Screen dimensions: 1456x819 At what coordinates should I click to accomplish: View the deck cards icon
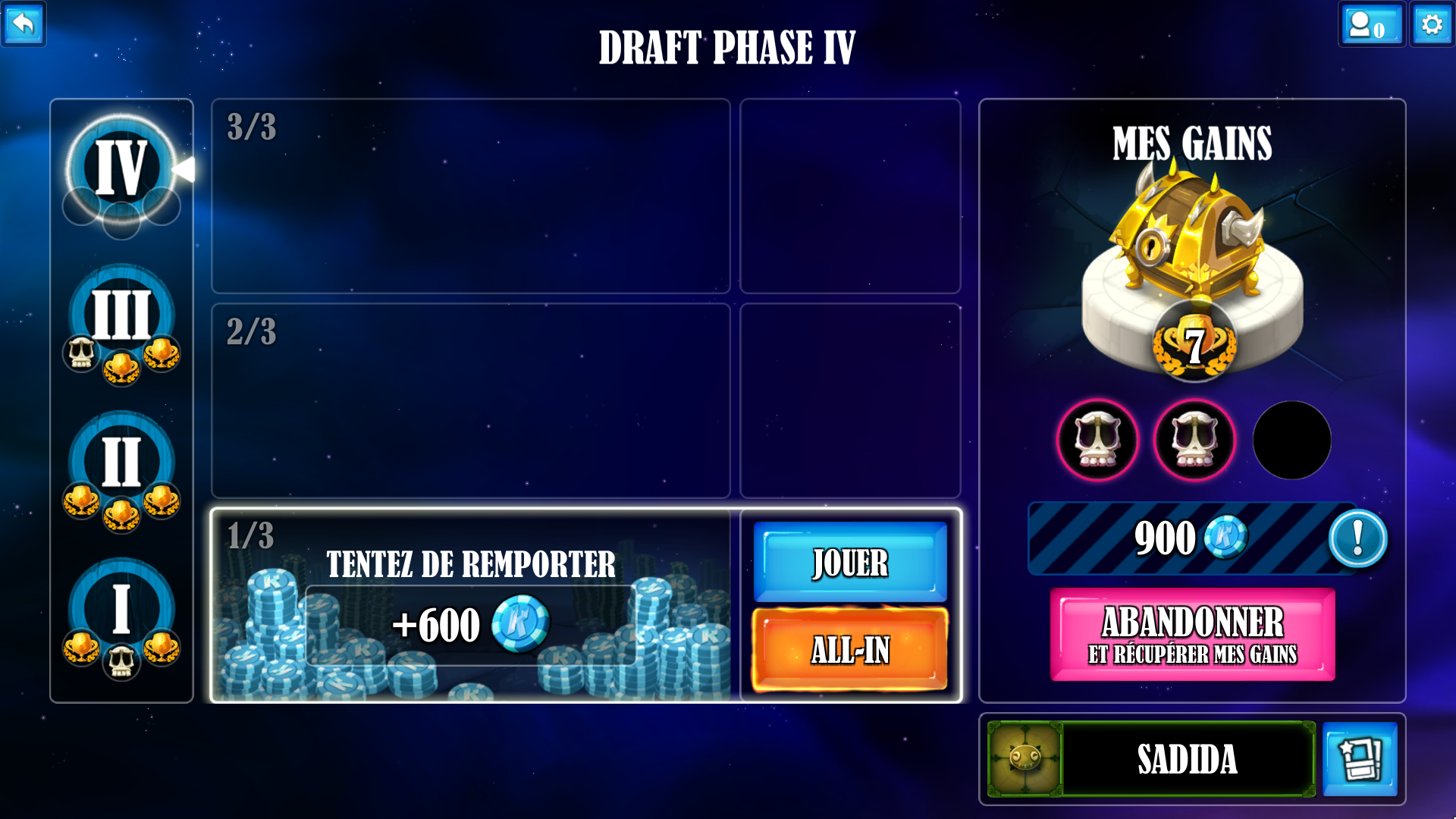click(1360, 759)
